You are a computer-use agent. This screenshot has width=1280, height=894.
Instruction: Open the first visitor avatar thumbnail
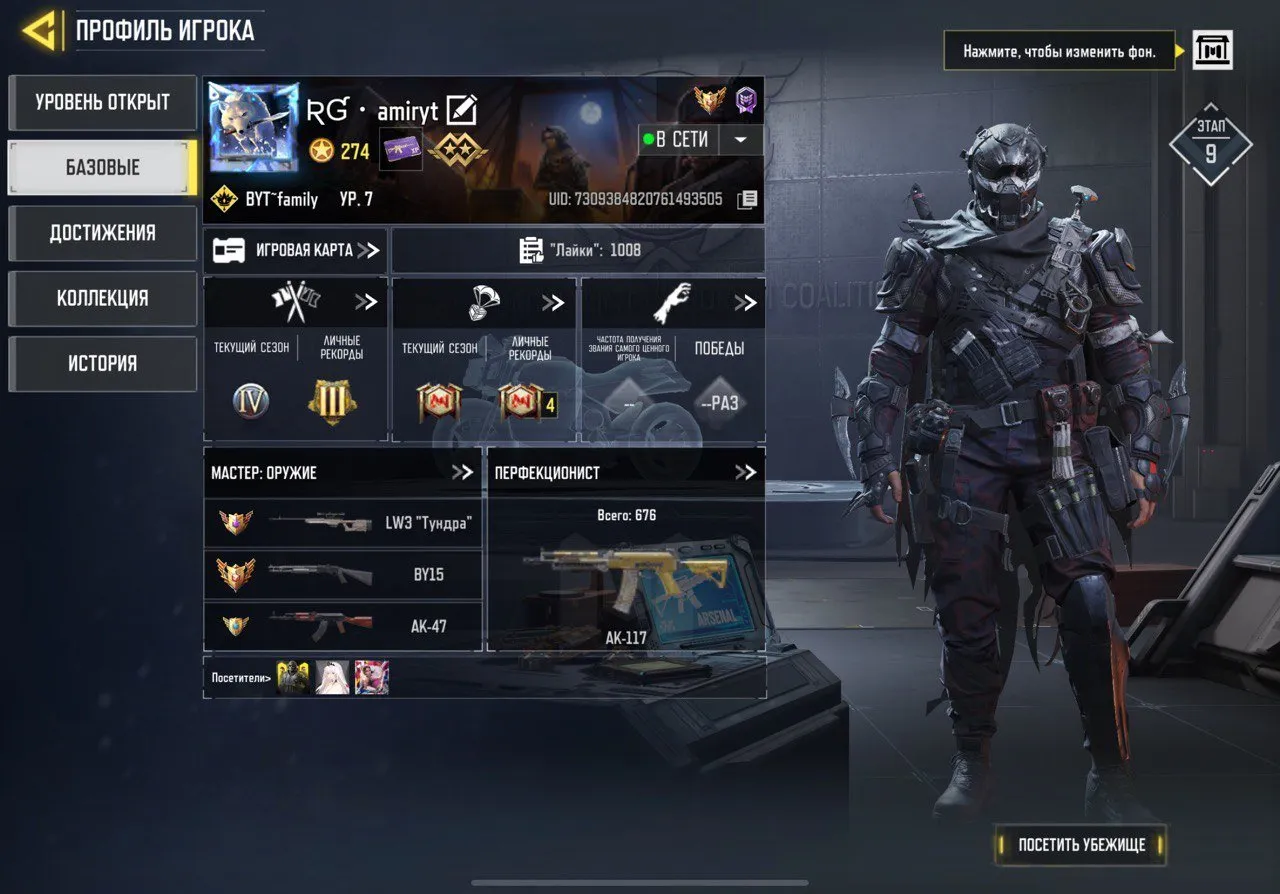pos(293,678)
